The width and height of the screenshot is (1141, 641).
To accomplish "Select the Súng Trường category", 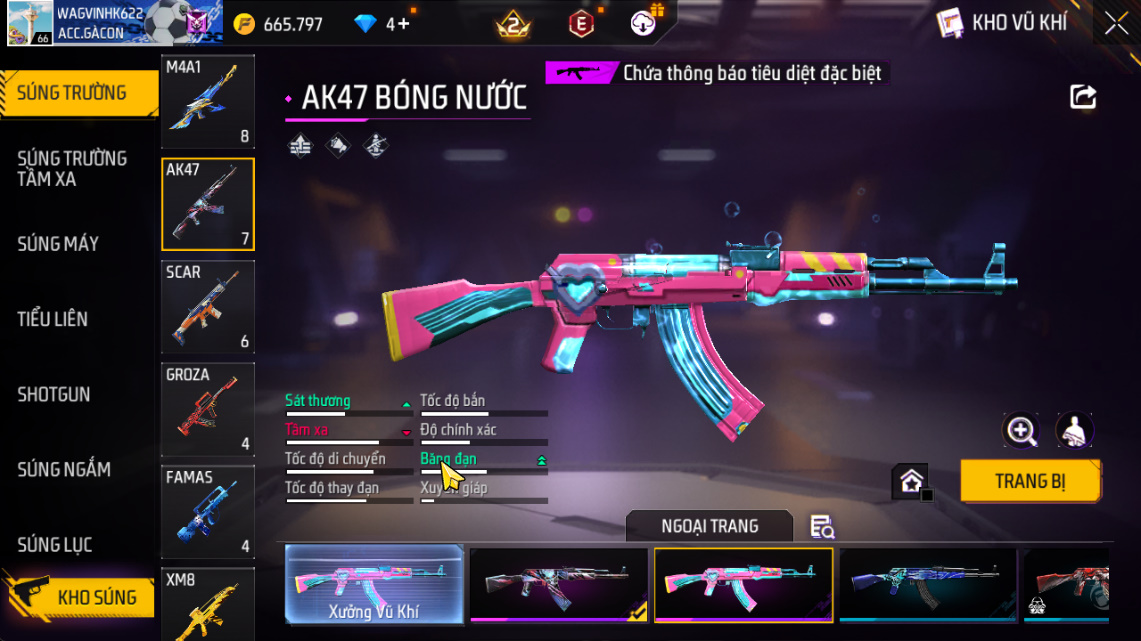I will (78, 94).
